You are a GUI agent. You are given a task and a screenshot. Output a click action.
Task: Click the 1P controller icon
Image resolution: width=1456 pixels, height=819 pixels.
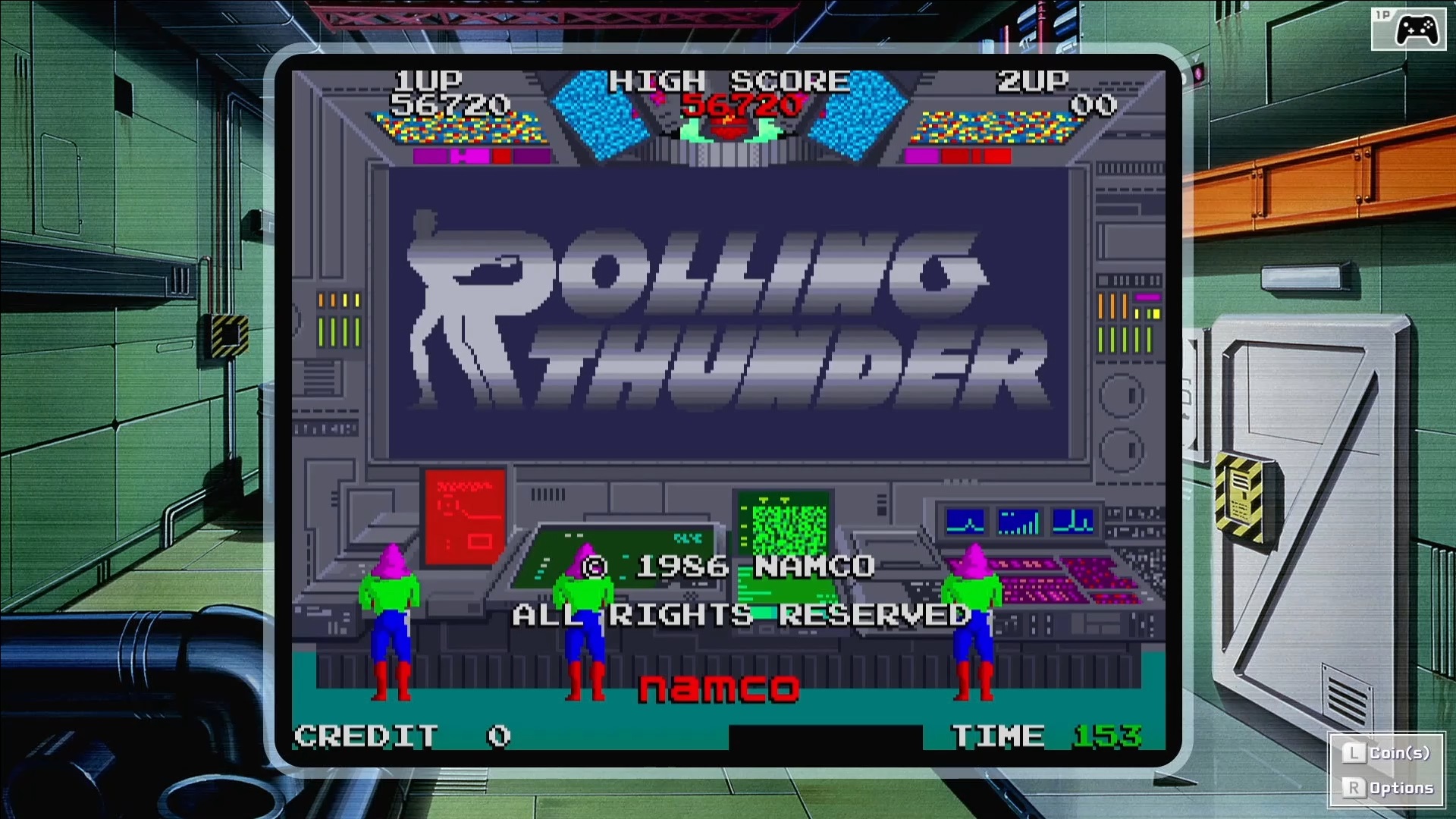(x=1408, y=30)
